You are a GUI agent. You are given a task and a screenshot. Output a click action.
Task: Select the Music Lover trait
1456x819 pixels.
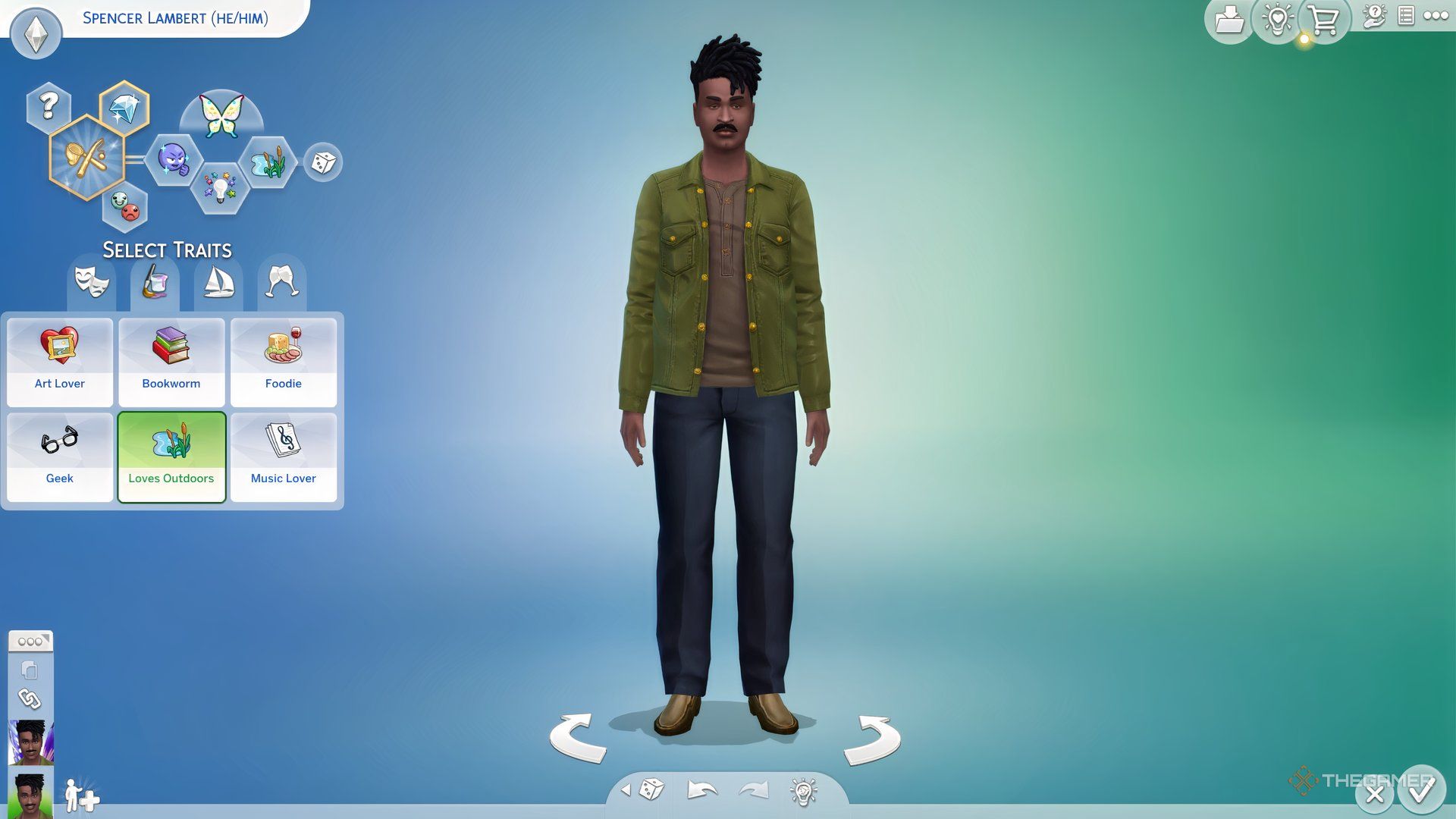tap(283, 455)
